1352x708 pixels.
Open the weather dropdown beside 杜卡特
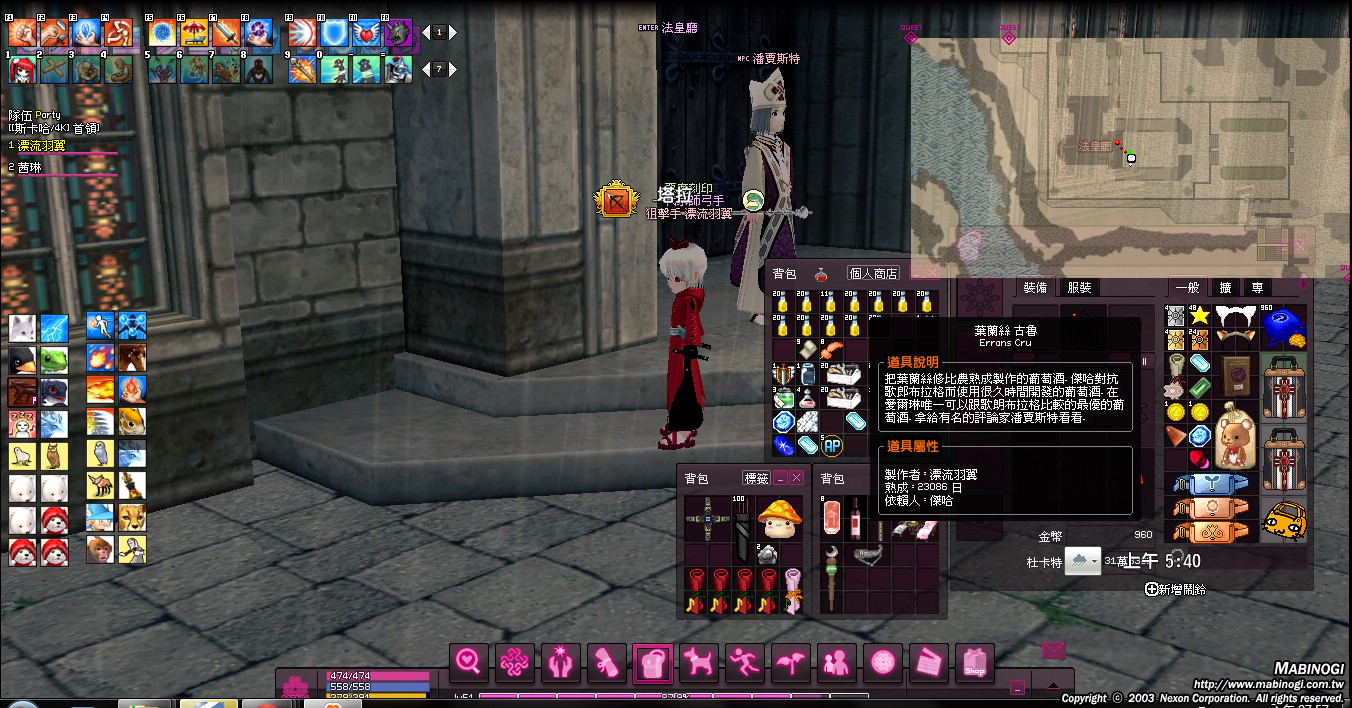(1083, 561)
